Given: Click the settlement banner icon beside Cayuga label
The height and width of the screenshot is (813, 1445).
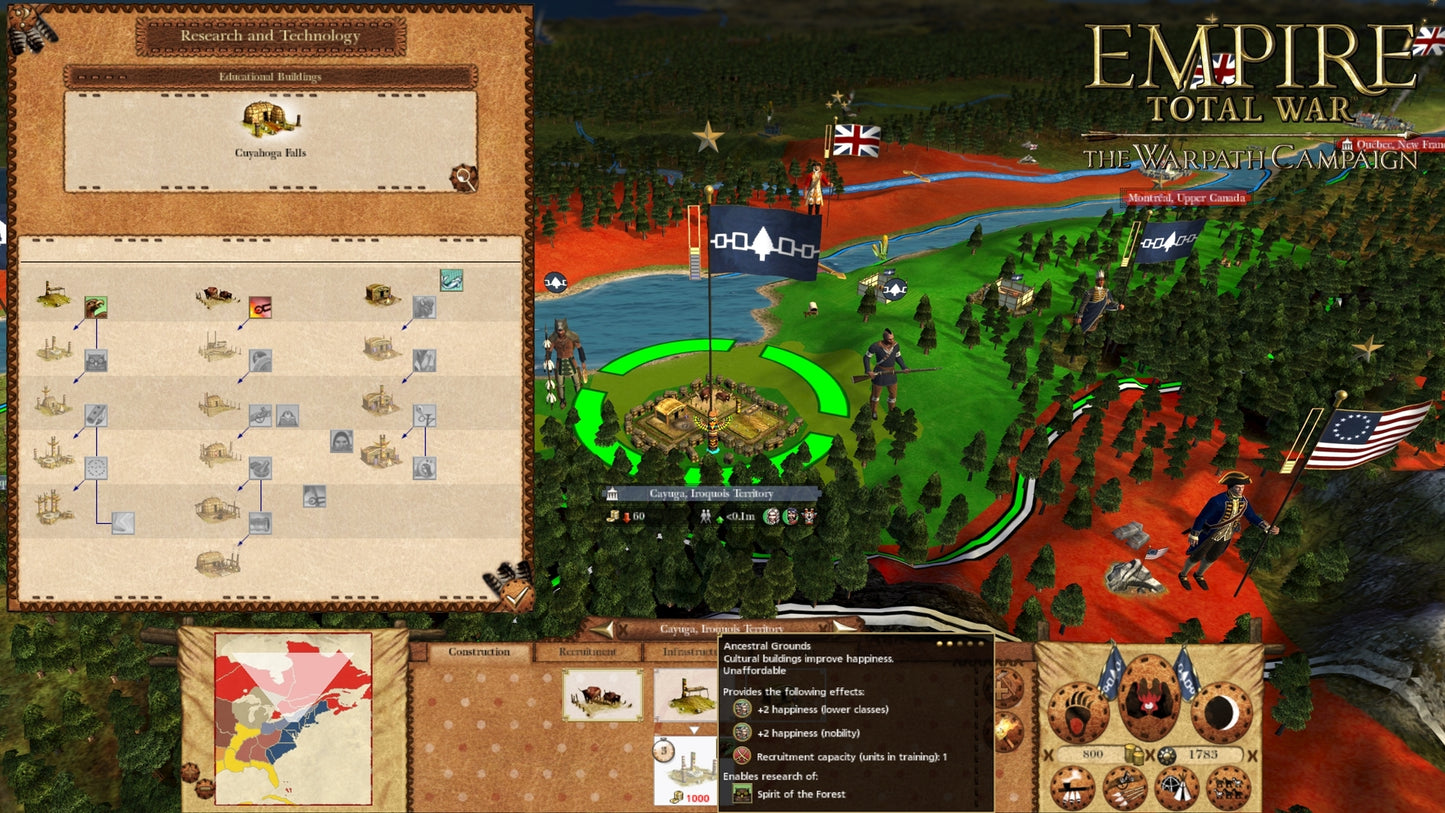Looking at the screenshot, I should (613, 493).
